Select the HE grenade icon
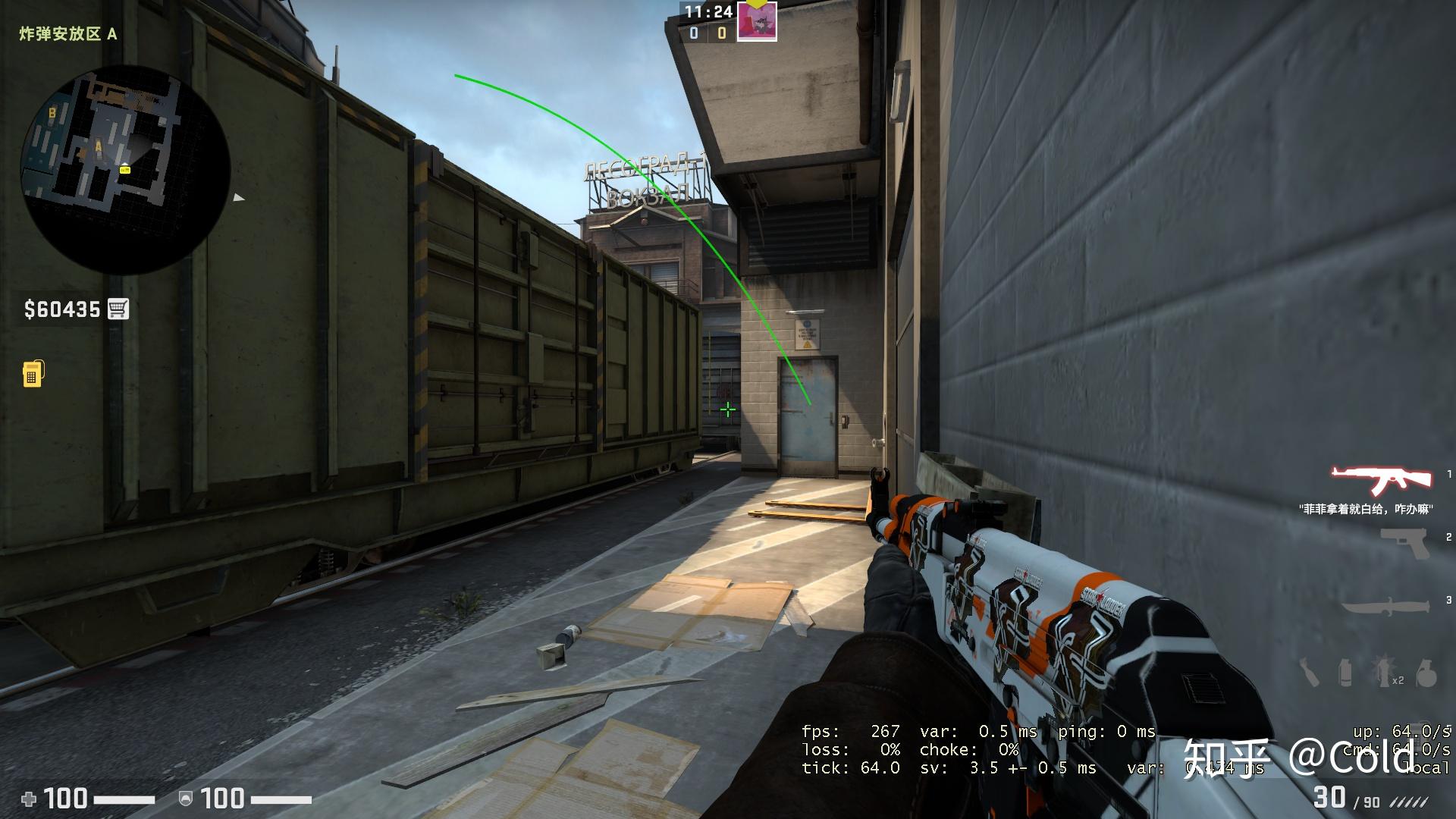 coord(1426,673)
